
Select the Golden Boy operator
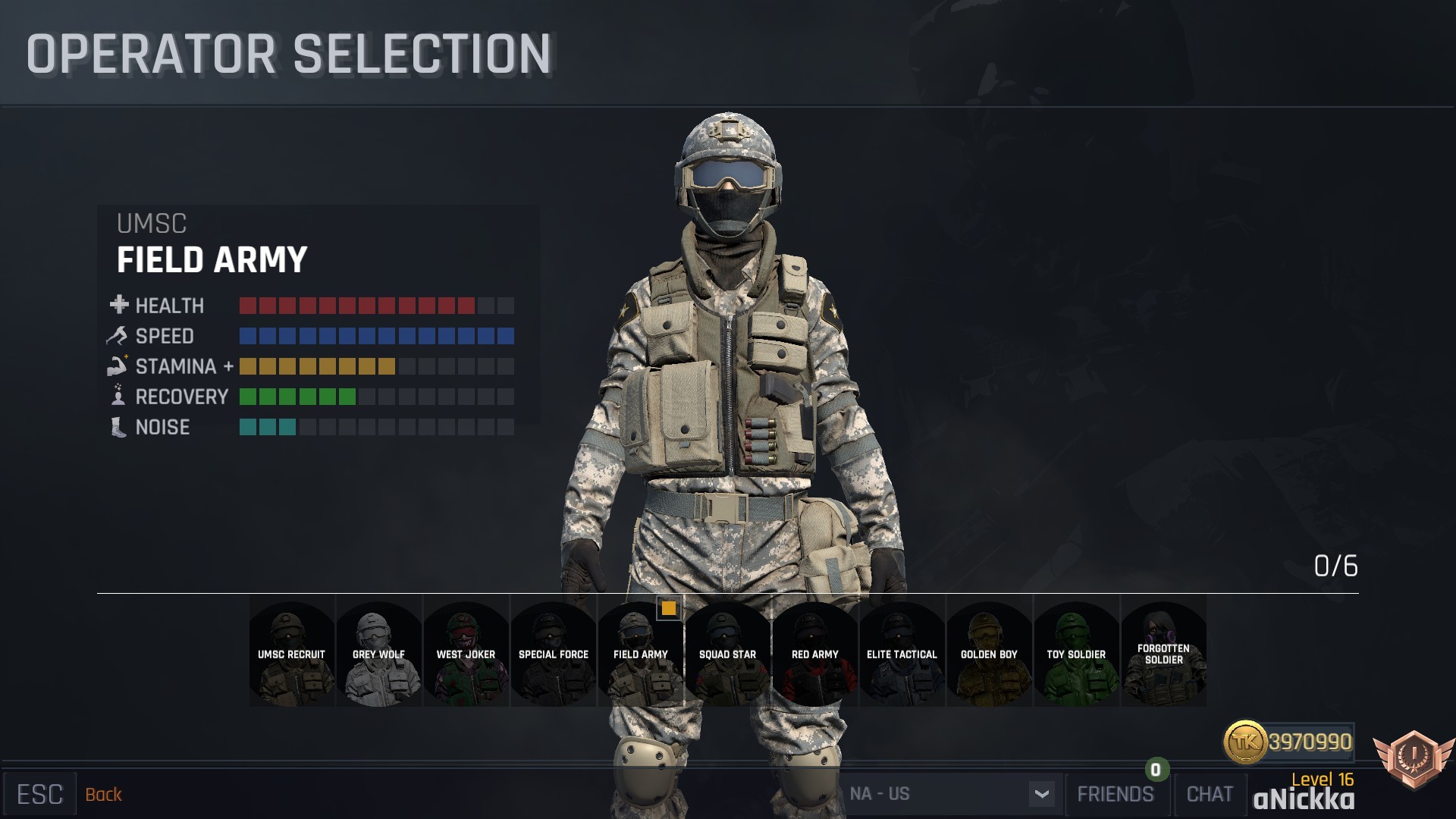click(x=989, y=654)
